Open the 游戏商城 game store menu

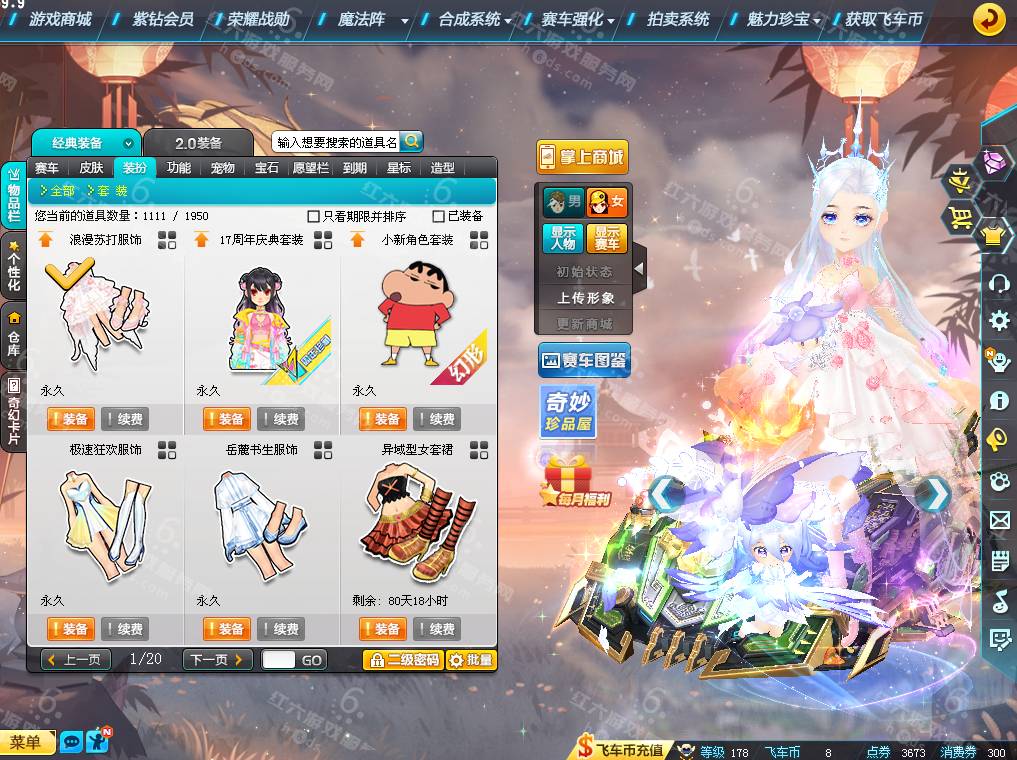[x=60, y=19]
